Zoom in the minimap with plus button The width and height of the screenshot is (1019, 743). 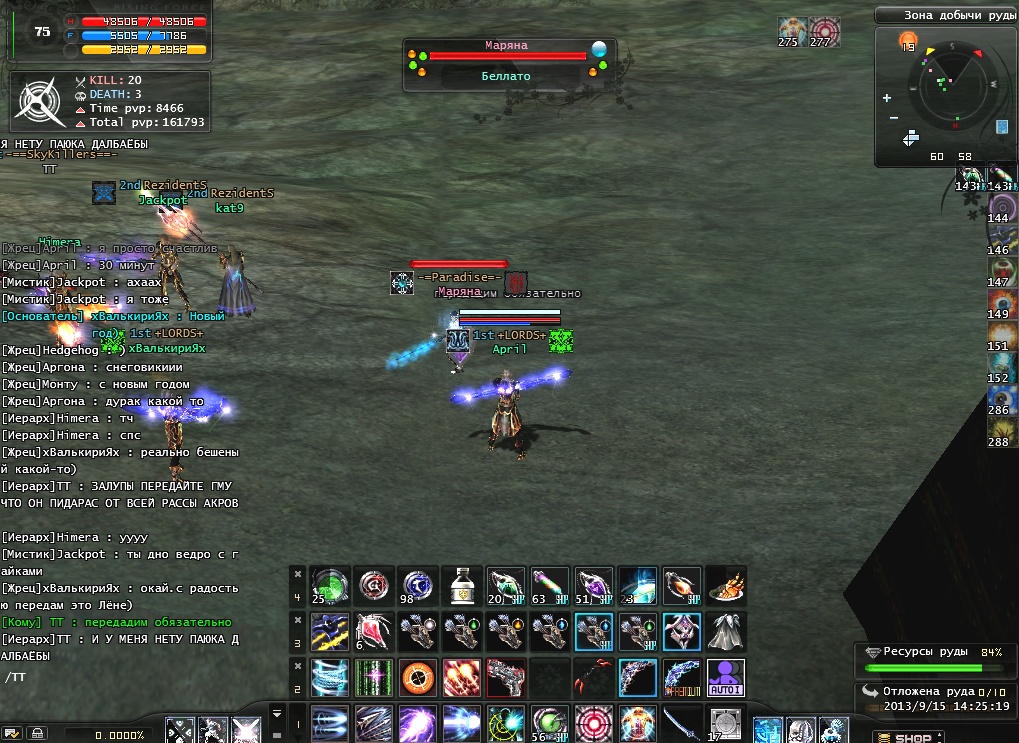coord(887,98)
